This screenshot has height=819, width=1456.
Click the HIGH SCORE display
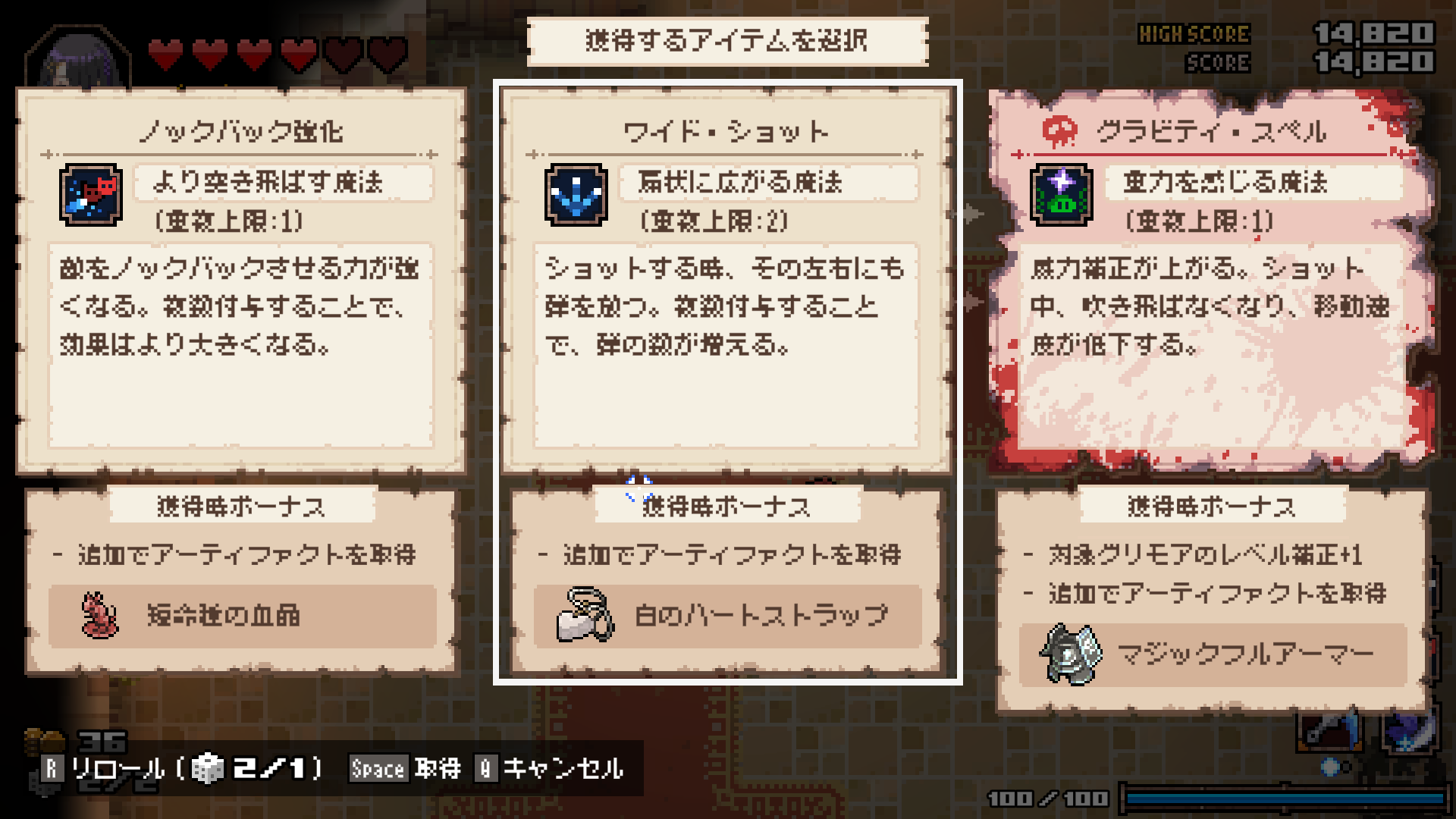(1194, 34)
